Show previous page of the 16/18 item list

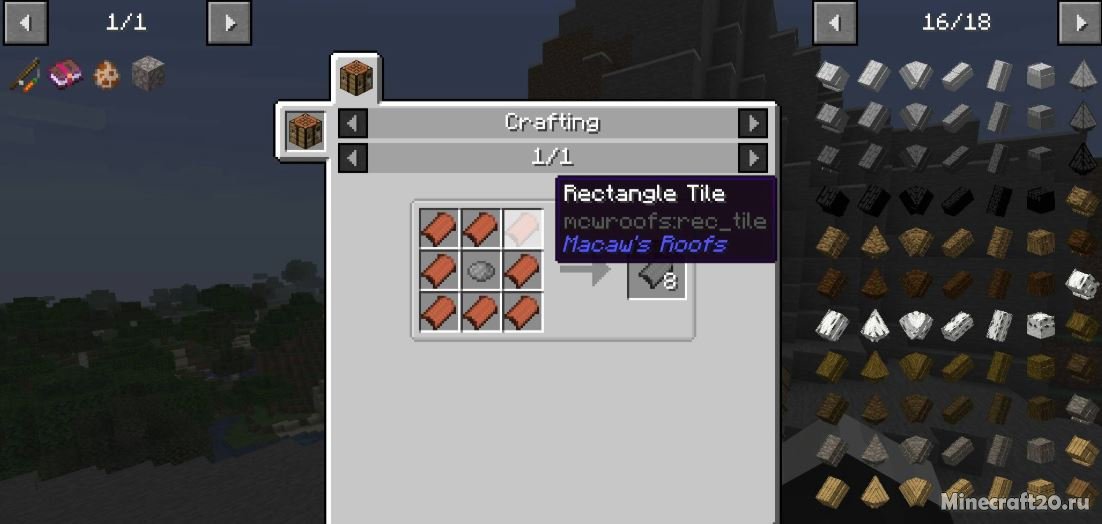(834, 22)
